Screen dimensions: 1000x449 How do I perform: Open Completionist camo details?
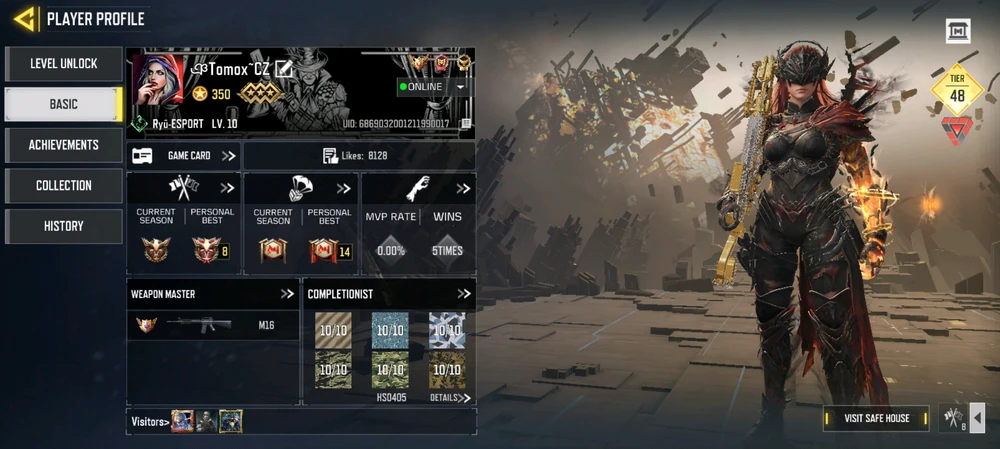point(450,398)
